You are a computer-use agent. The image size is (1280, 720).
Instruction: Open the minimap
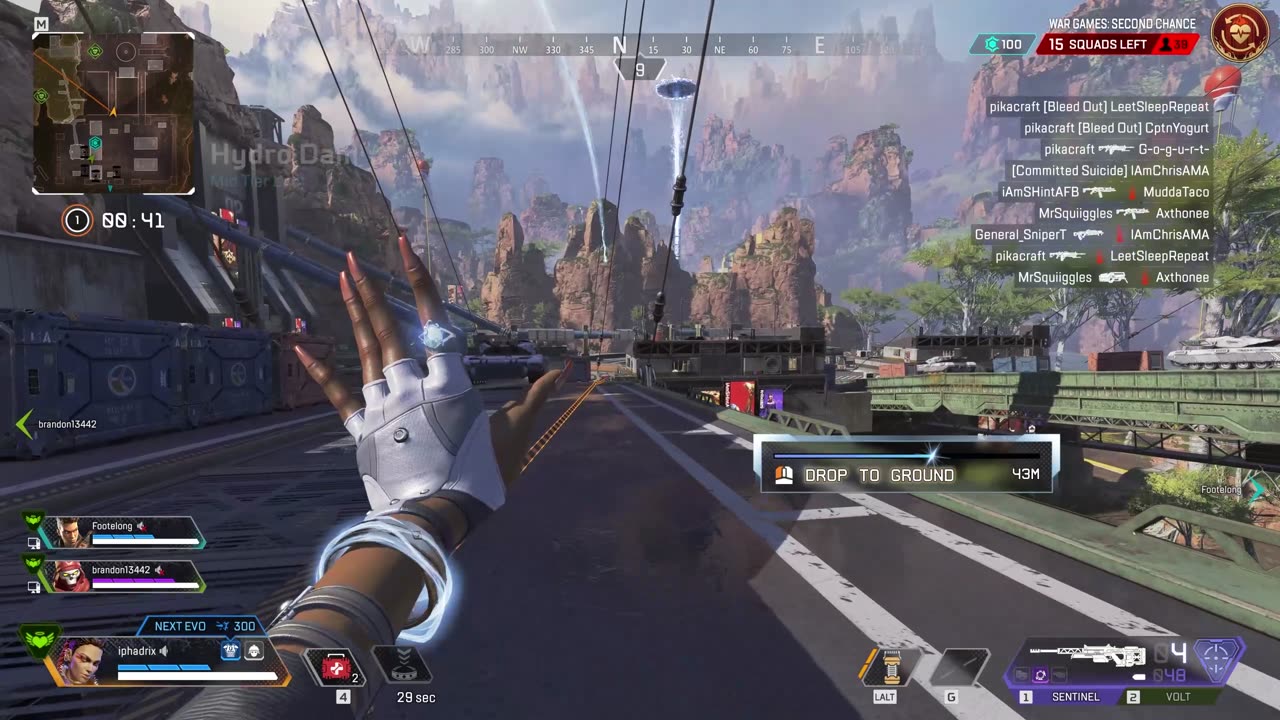click(113, 113)
